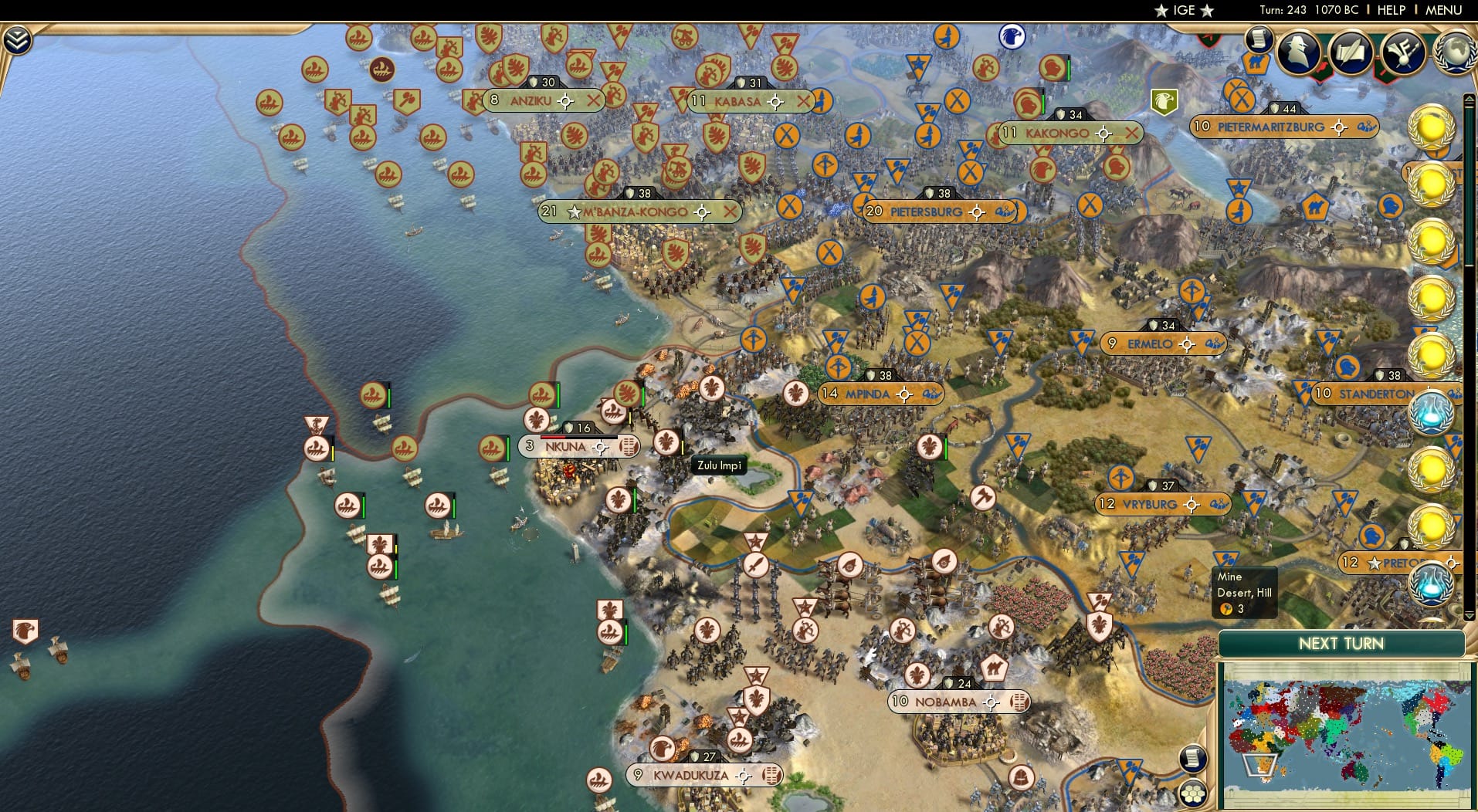Open the HELP menu item

1391,10
